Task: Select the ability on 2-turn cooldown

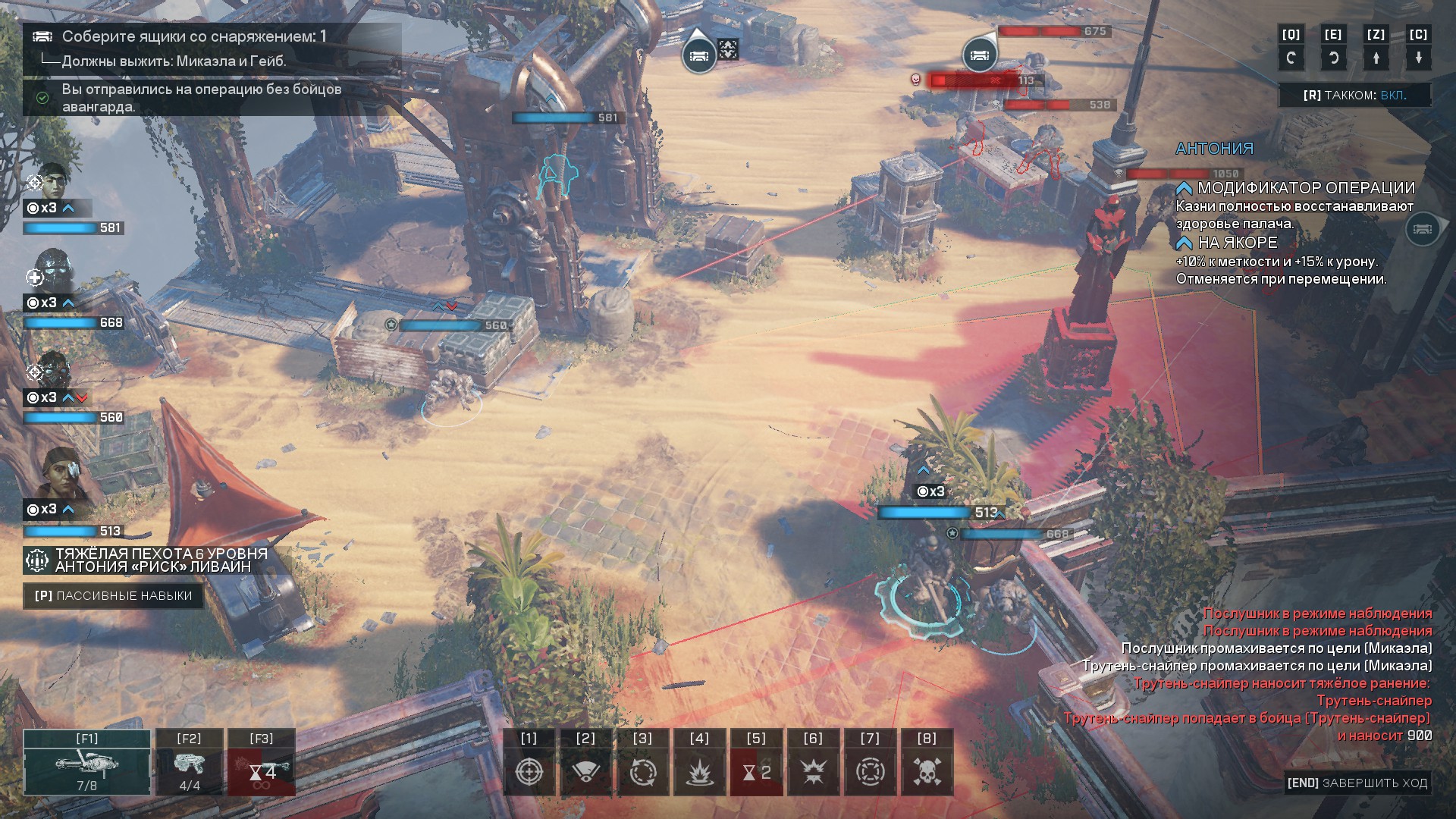Action: click(756, 771)
